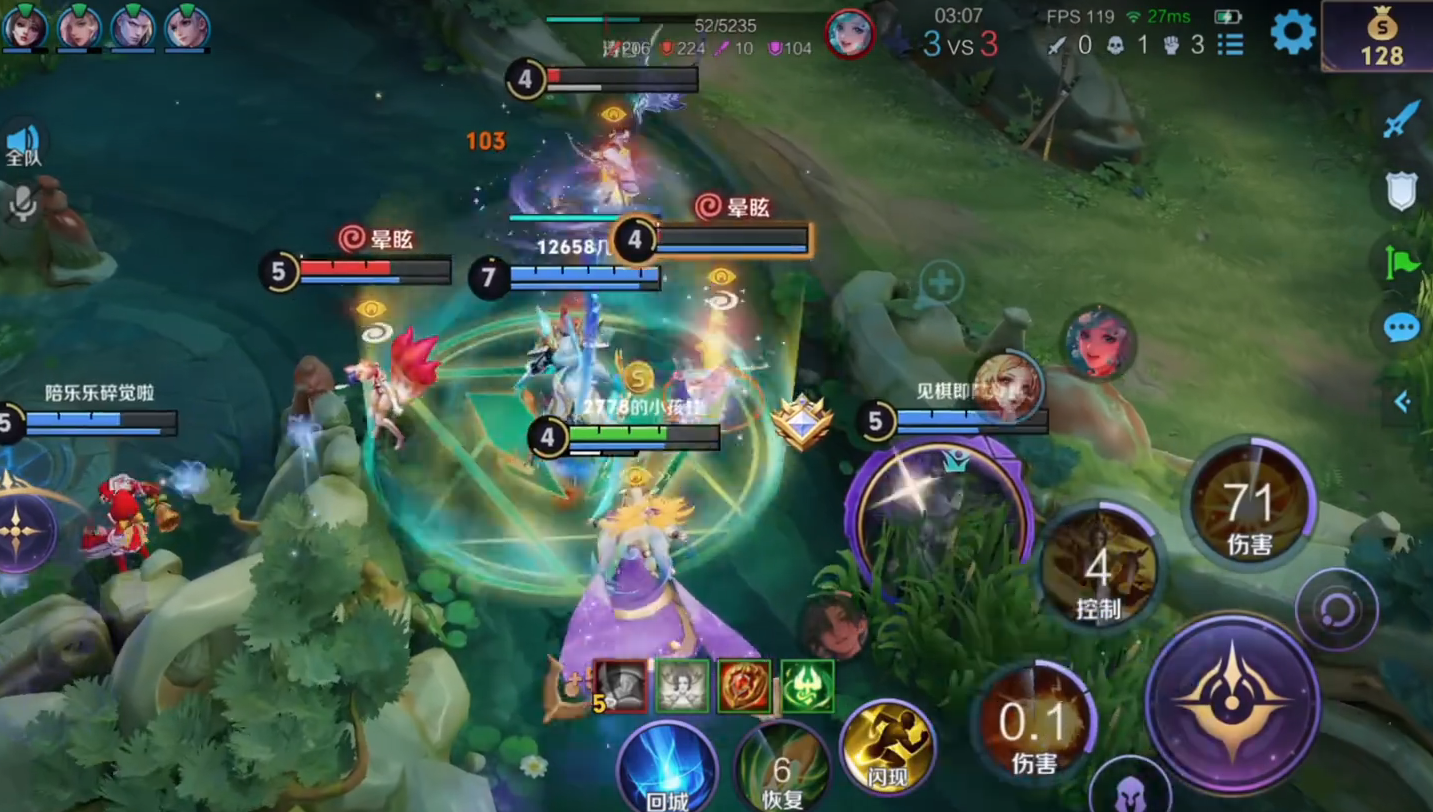
Task: Select the green trident equipment item
Action: pyautogui.click(x=807, y=686)
